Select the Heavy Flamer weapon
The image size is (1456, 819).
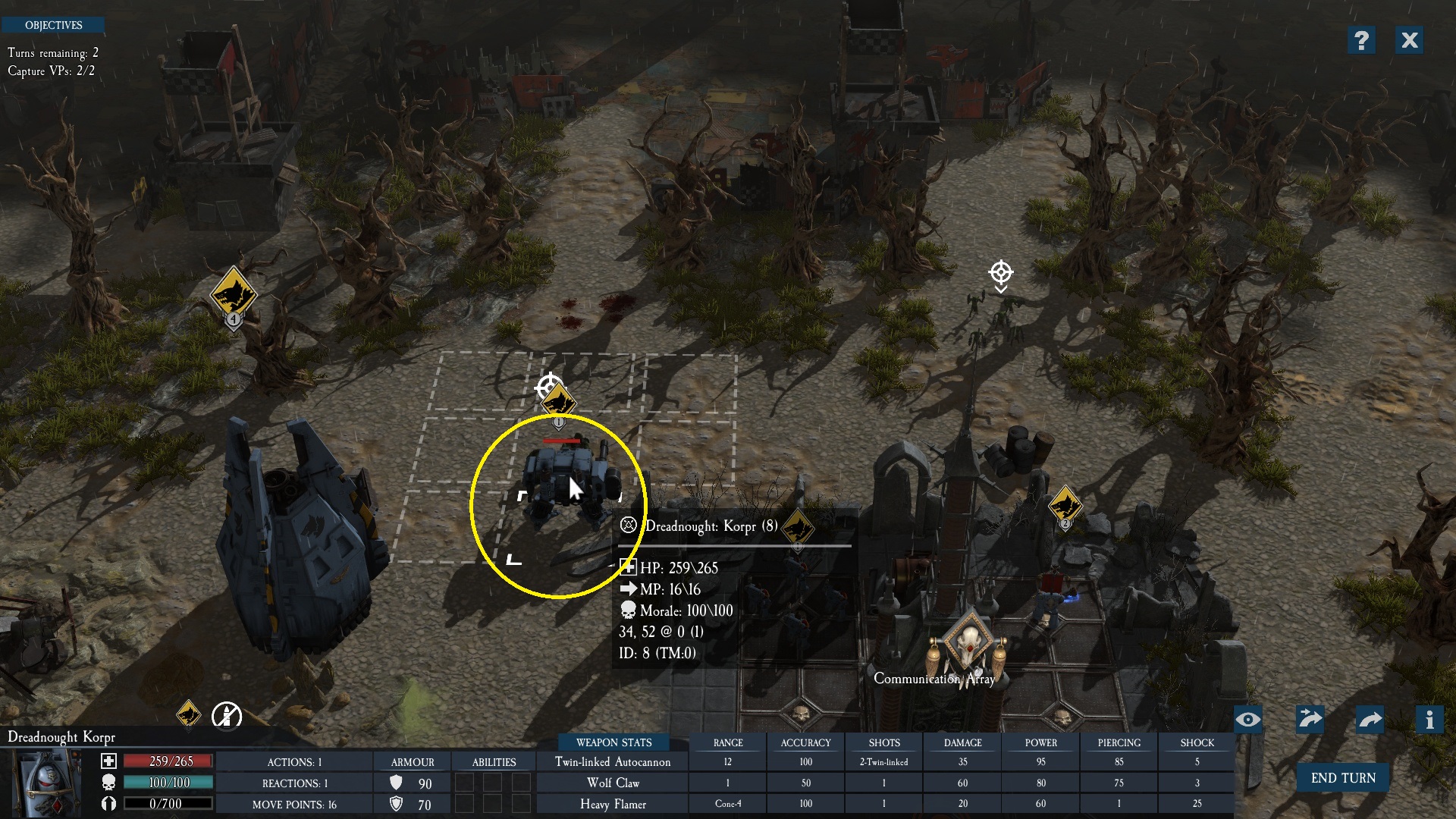click(x=613, y=804)
